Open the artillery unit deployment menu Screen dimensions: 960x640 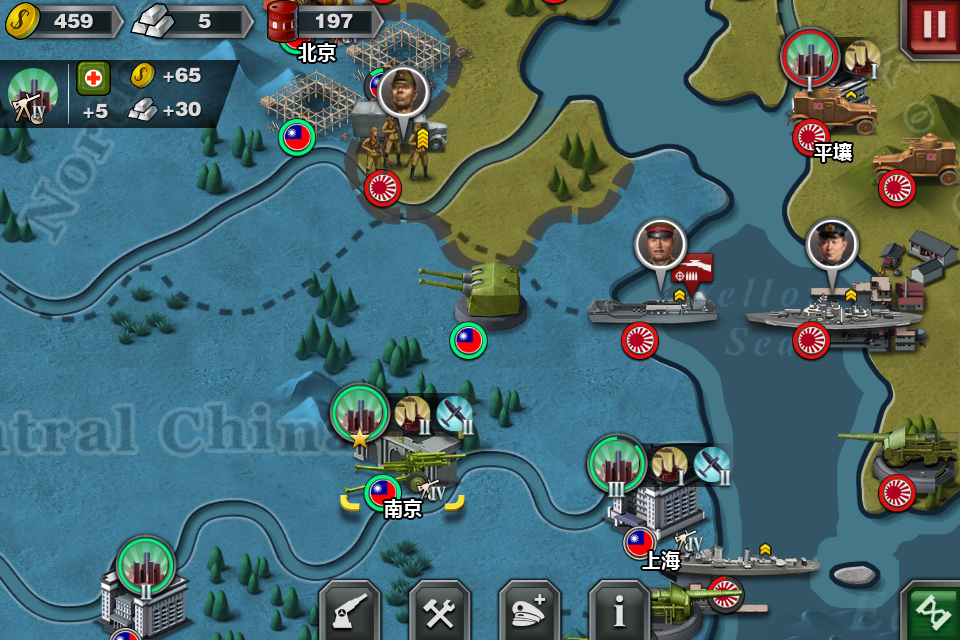tap(349, 612)
